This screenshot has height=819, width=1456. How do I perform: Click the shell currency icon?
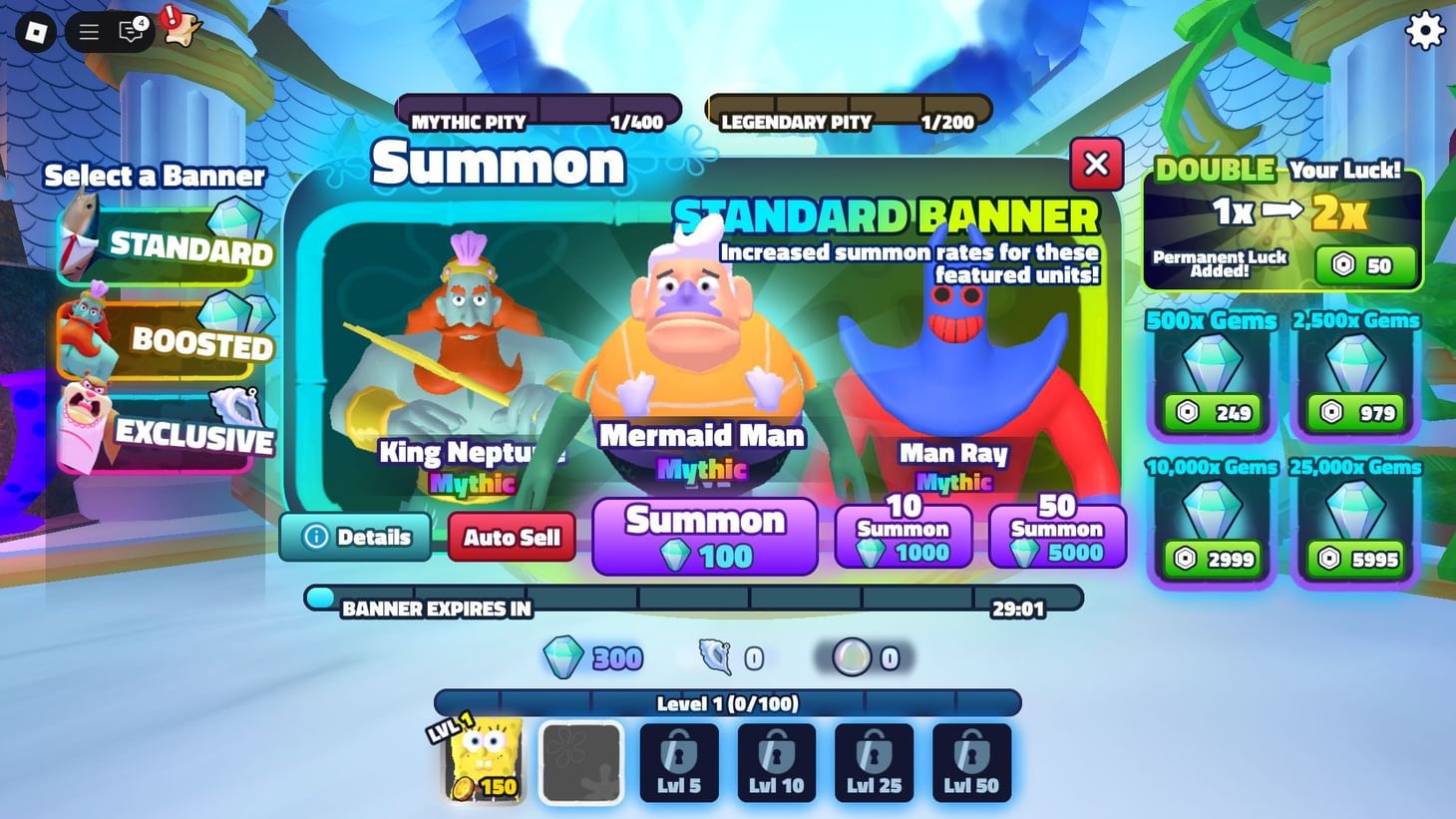coord(714,657)
